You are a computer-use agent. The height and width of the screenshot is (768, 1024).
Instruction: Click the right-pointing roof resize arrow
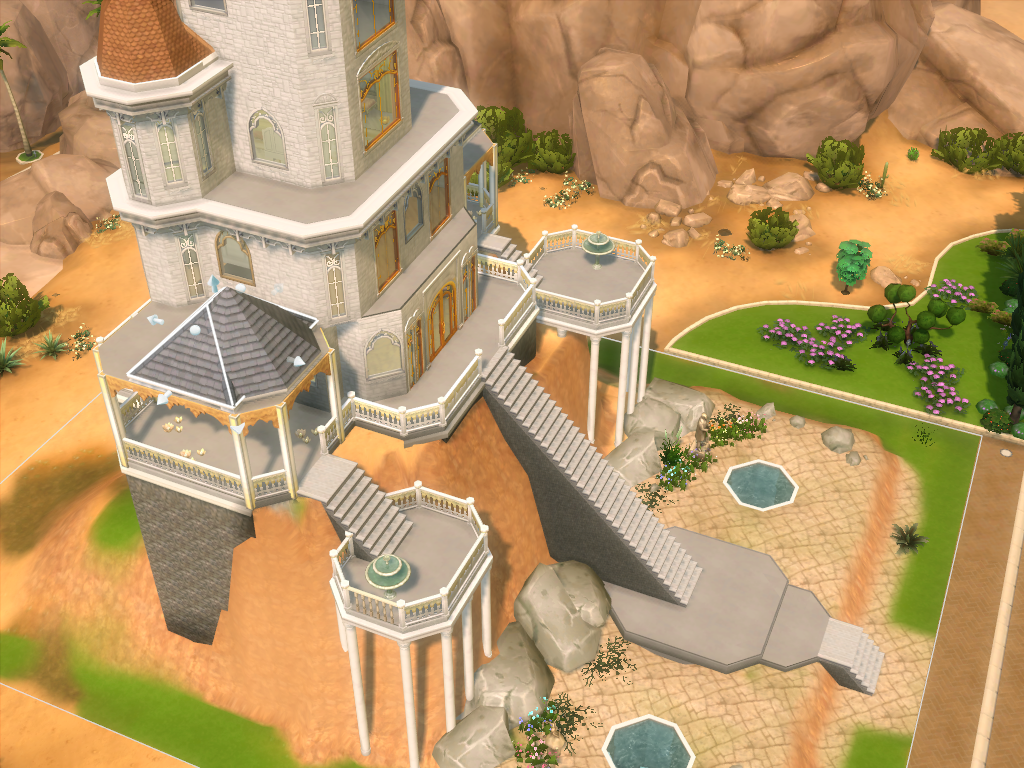[297, 360]
